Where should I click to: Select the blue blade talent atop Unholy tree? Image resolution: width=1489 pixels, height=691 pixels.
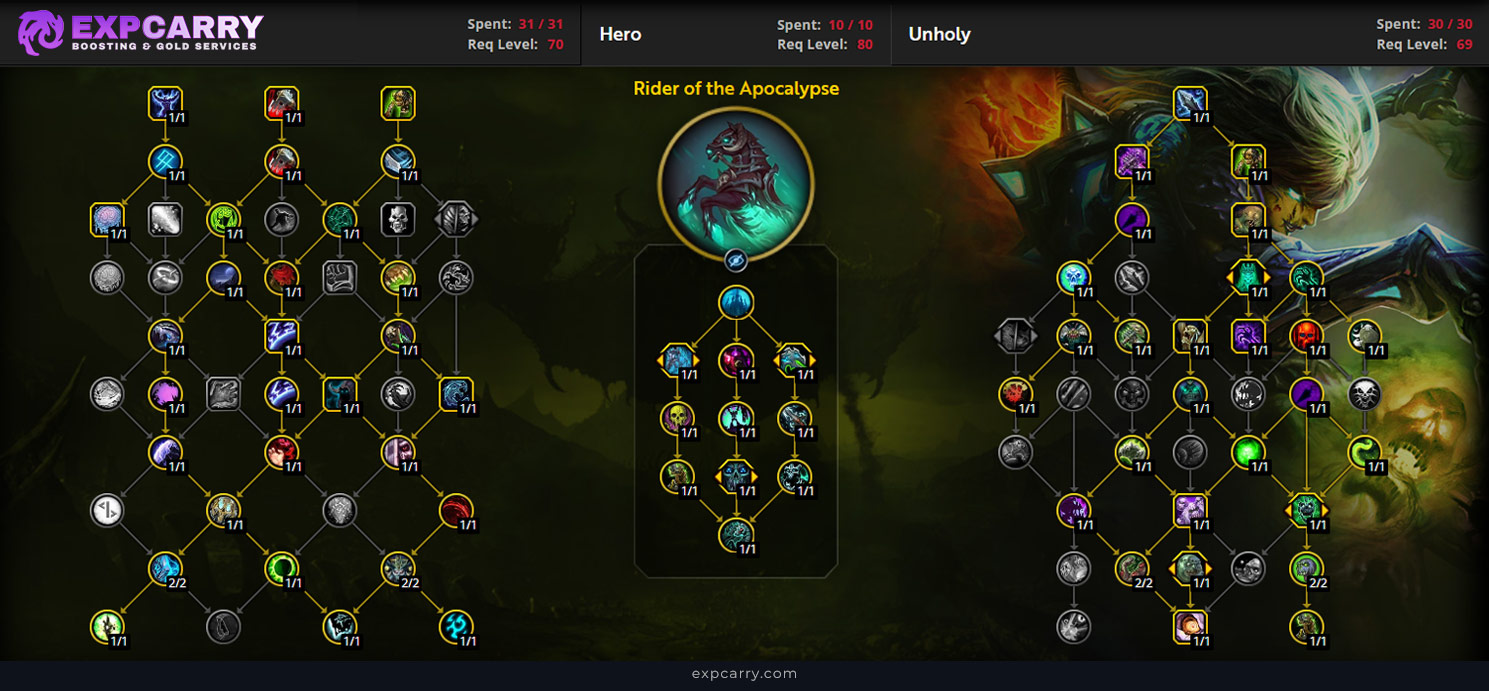click(1190, 103)
